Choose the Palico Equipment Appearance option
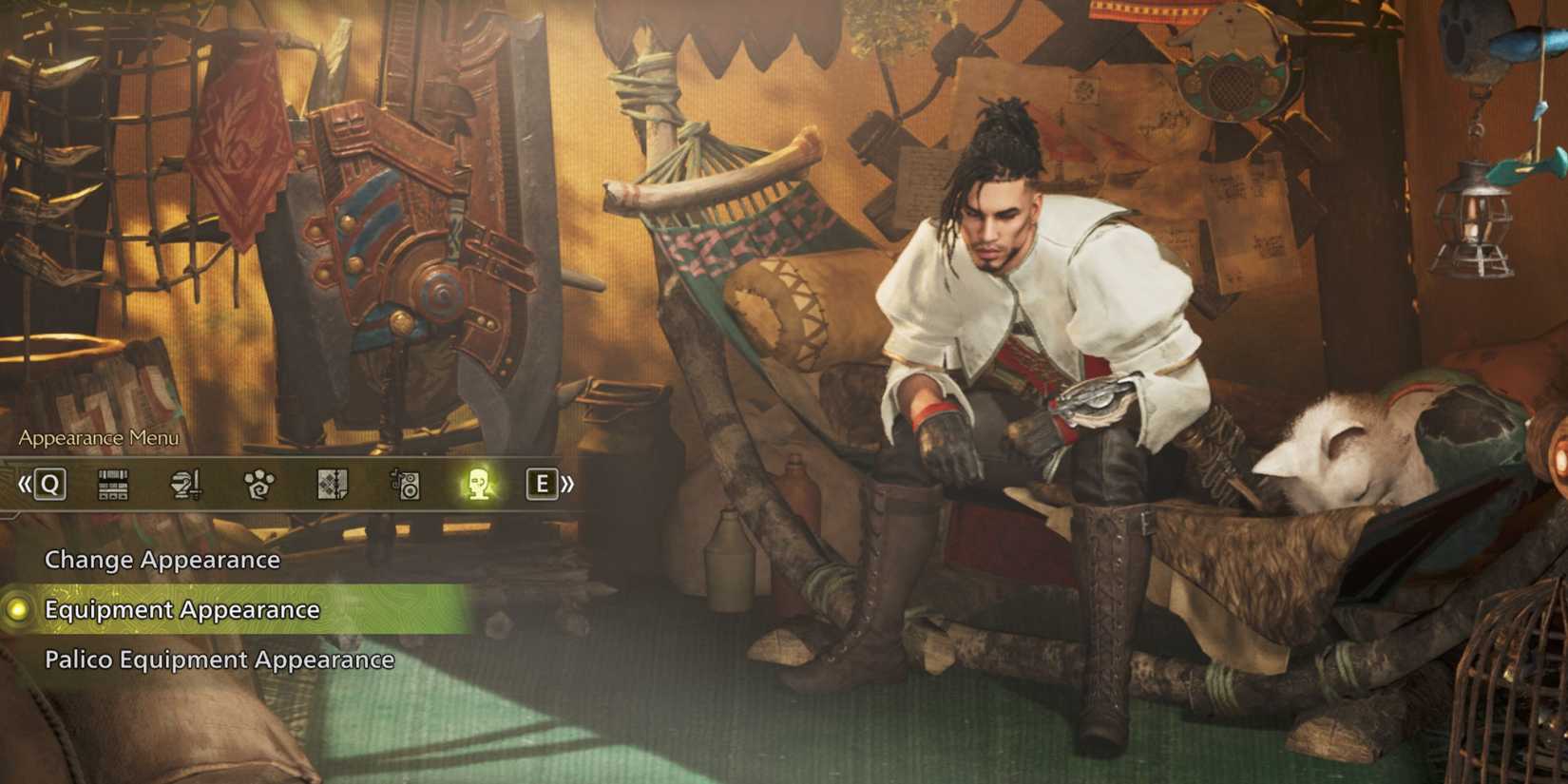Image resolution: width=1568 pixels, height=784 pixels. [220, 658]
